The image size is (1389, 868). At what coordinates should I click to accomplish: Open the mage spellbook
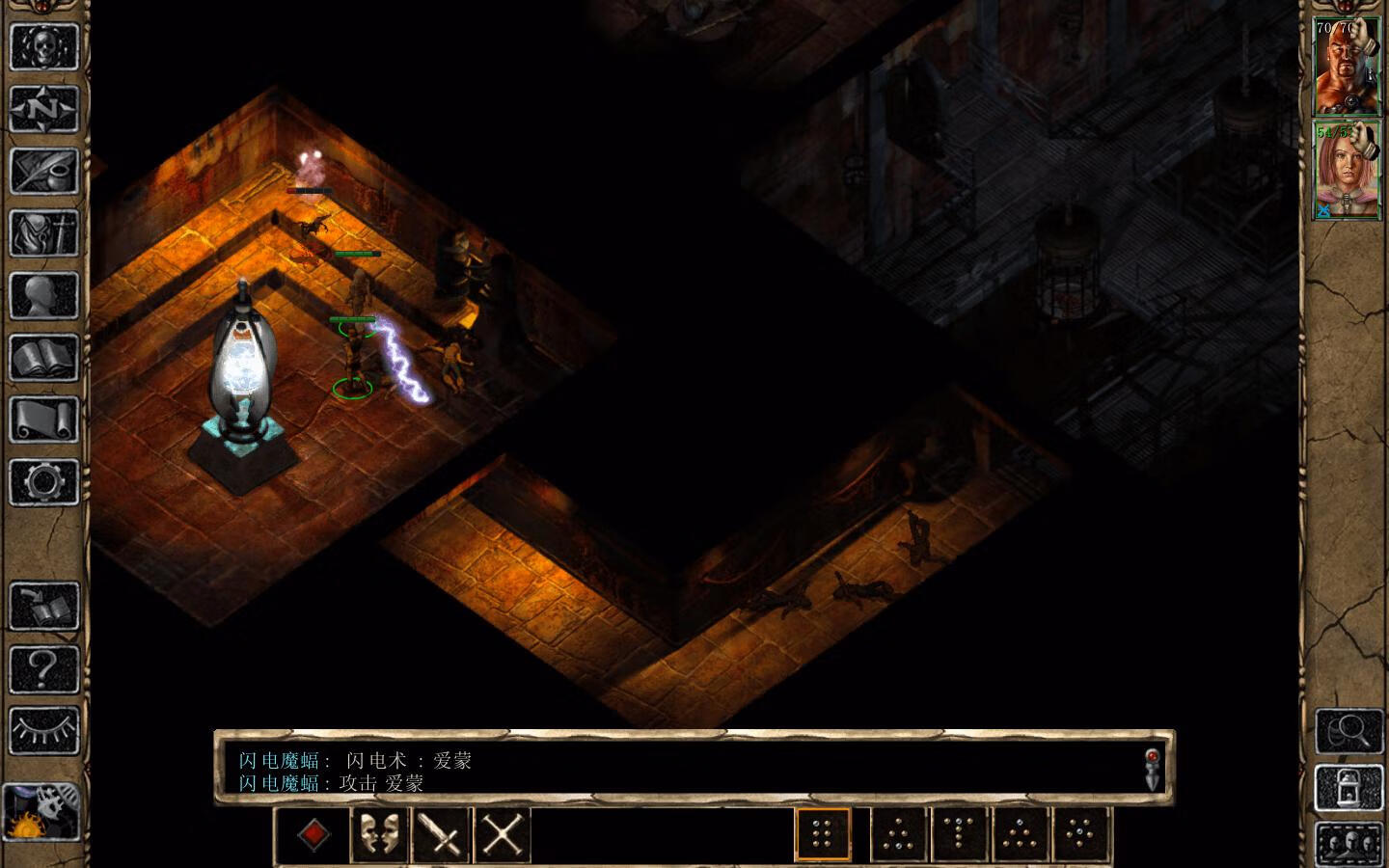coord(43,357)
